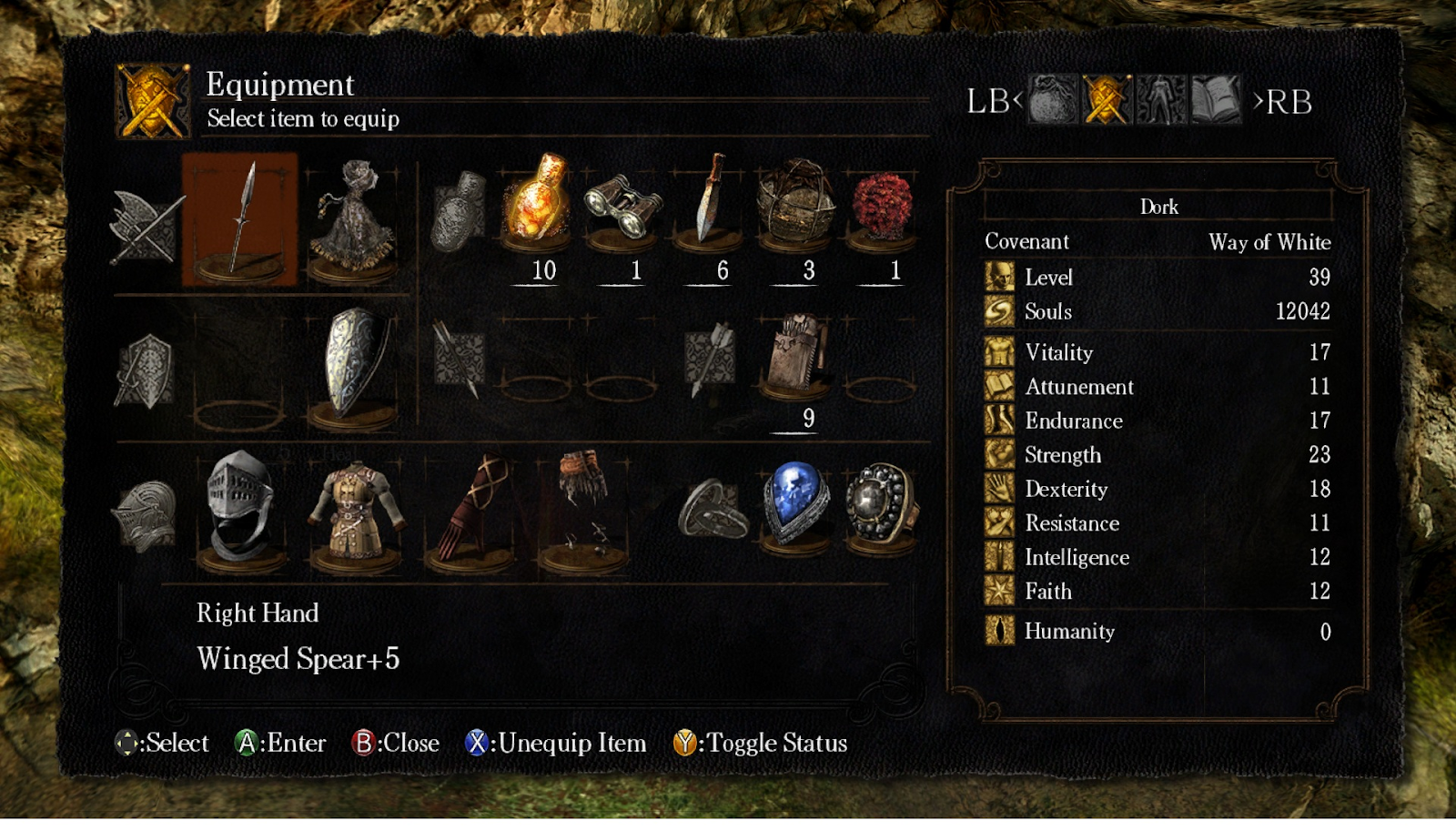Select the dark studded ring slot
This screenshot has height=831, width=1456.
click(x=879, y=505)
